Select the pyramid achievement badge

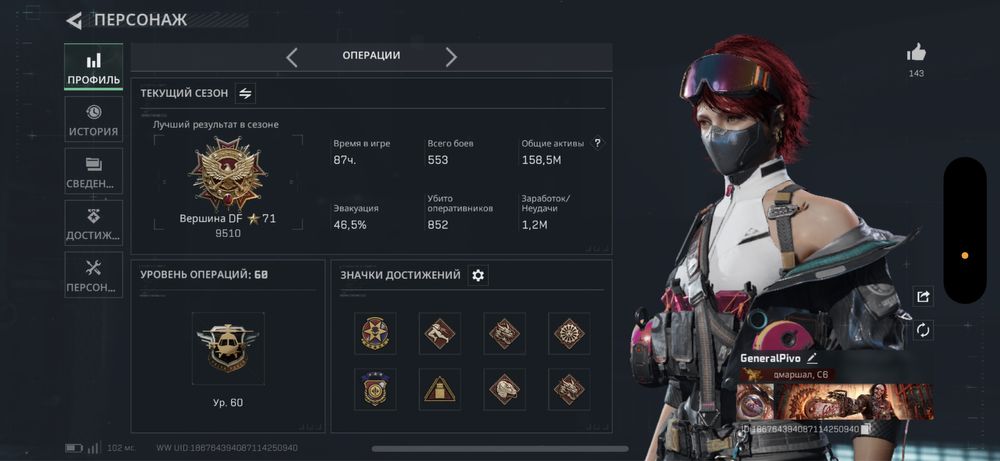(x=440, y=388)
